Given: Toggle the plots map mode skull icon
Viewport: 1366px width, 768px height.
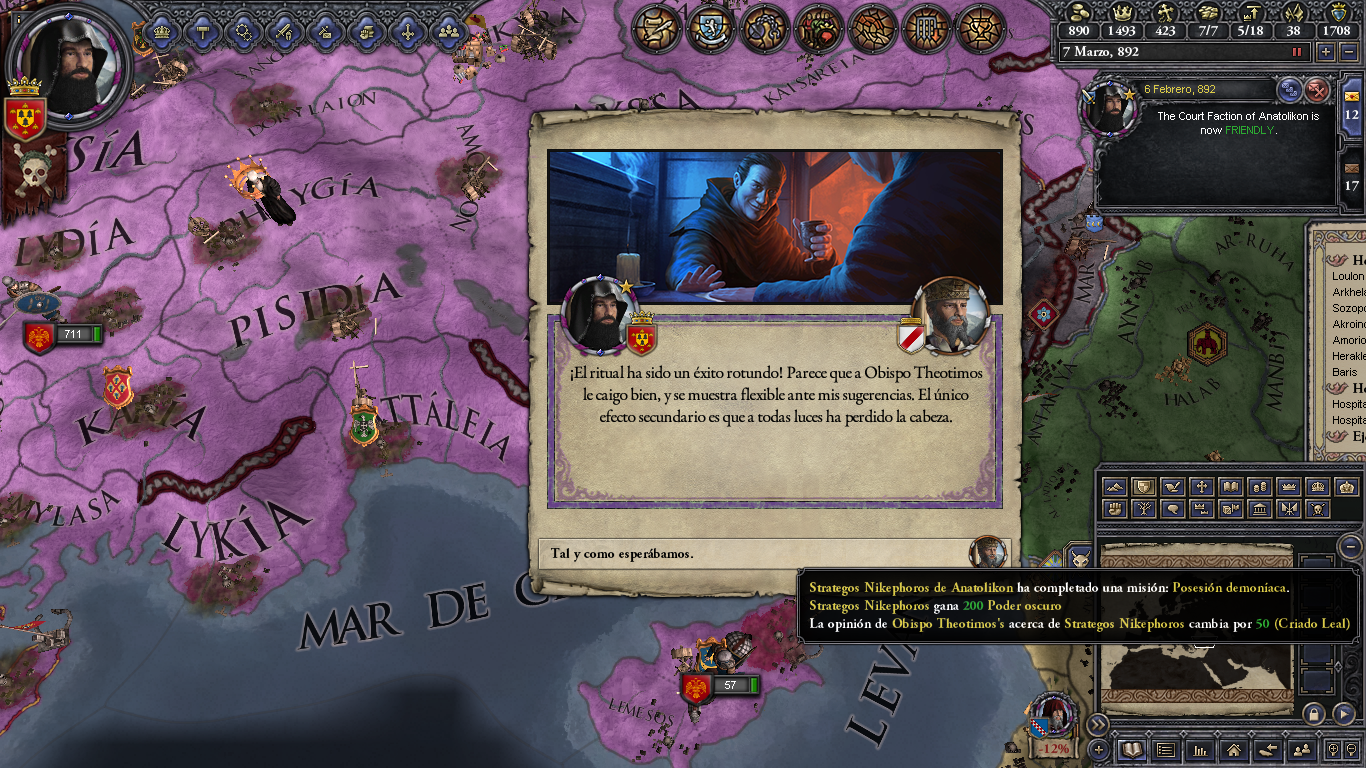Looking at the screenshot, I should (1319, 509).
